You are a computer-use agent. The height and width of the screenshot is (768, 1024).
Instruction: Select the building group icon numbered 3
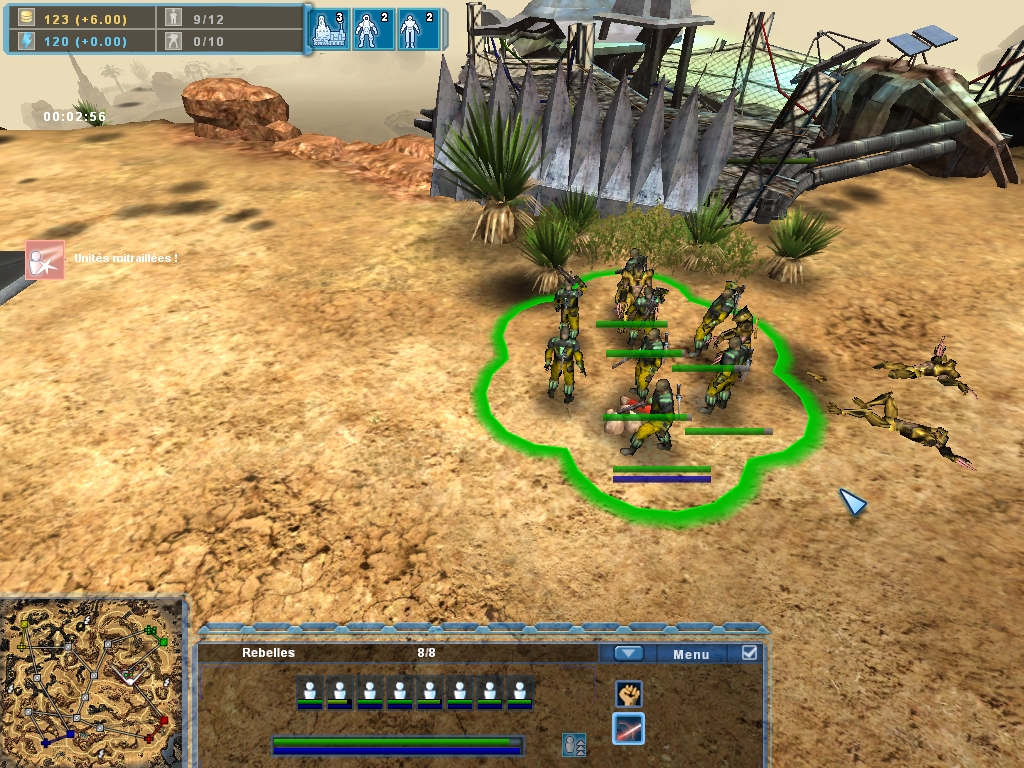click(x=328, y=31)
